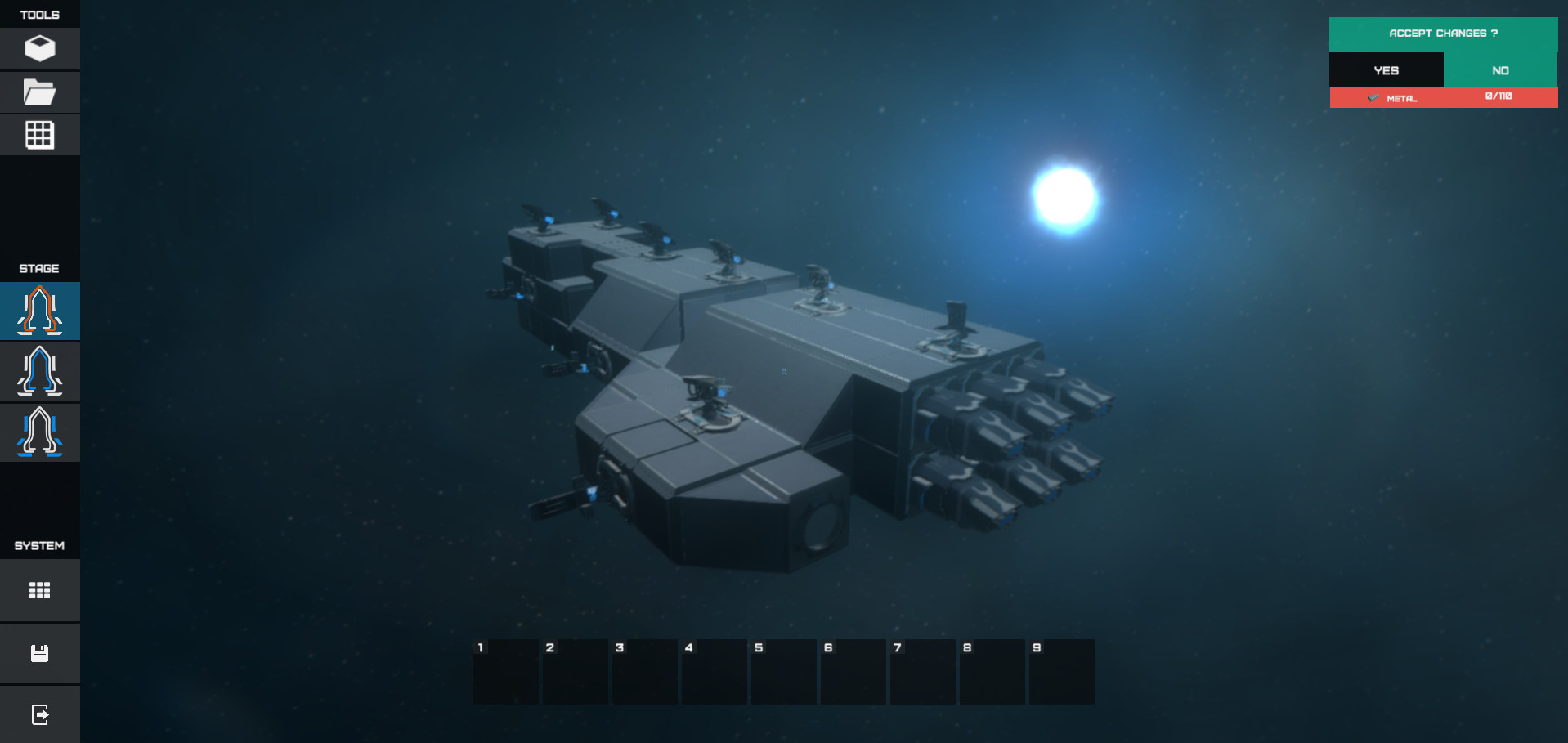Click the grid tool icon below the folder
This screenshot has width=1568, height=743.
click(39, 134)
